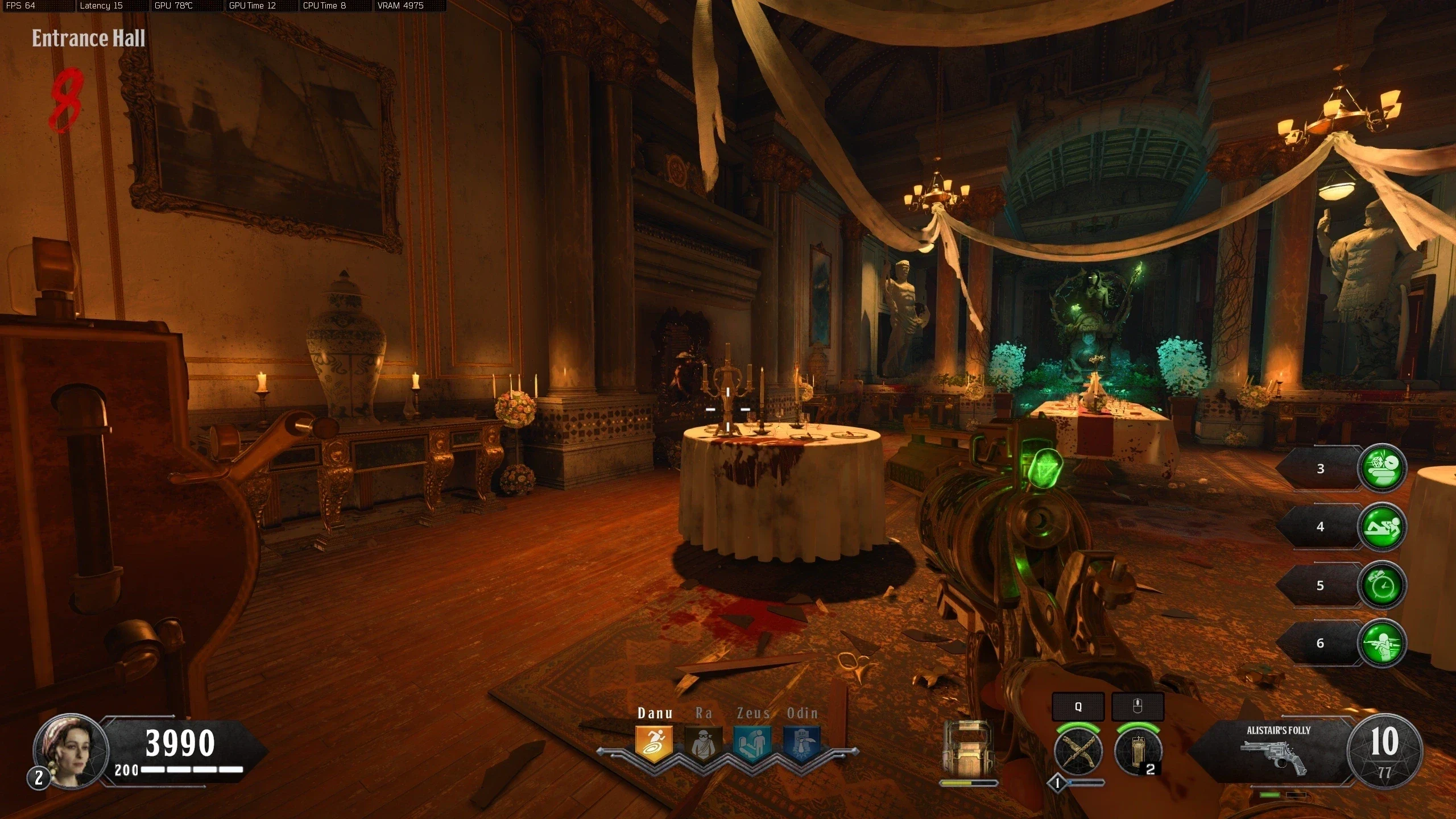The image size is (1456, 819).
Task: Select the crossed daggers special weapon icon
Action: tap(1078, 751)
